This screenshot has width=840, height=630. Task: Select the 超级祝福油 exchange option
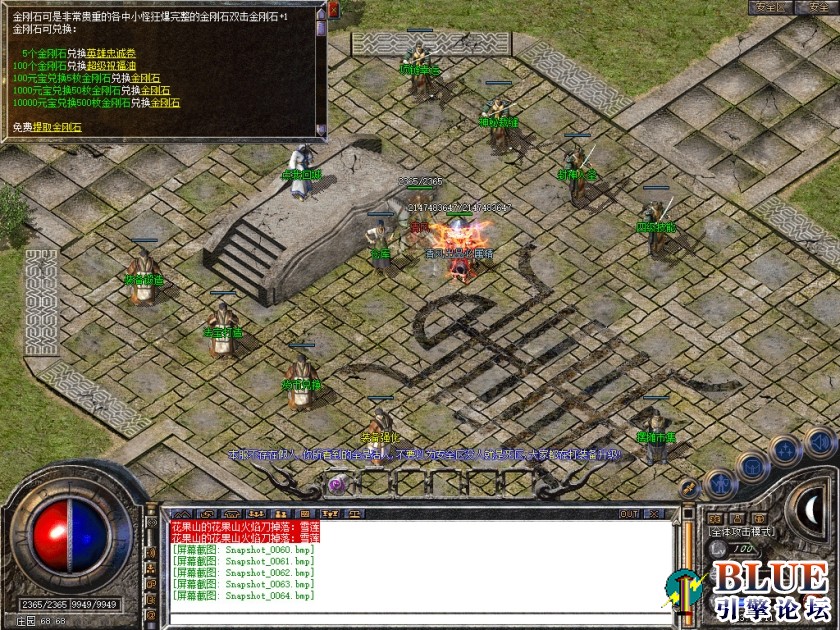click(x=109, y=65)
